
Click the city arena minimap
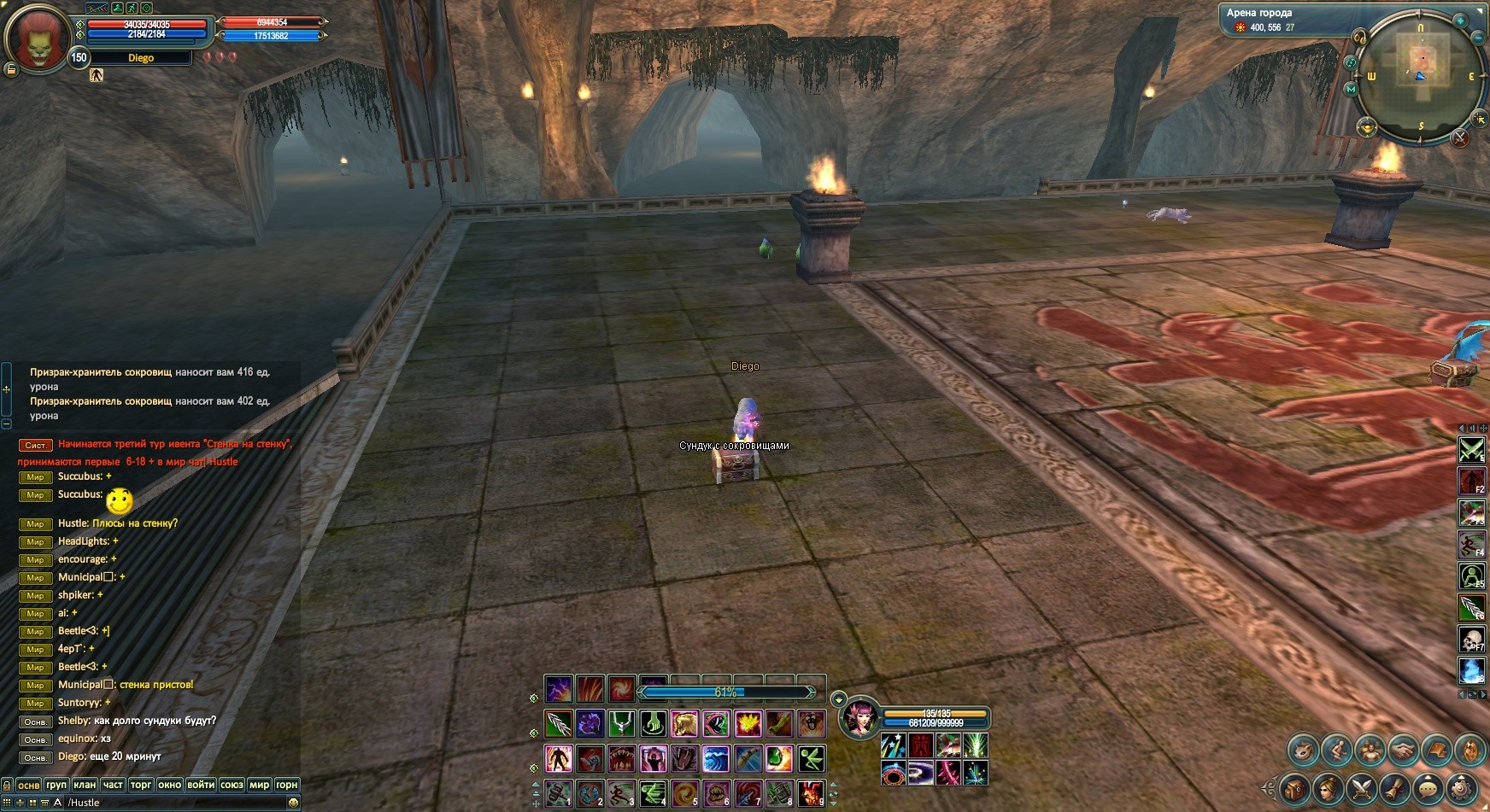(1420, 76)
